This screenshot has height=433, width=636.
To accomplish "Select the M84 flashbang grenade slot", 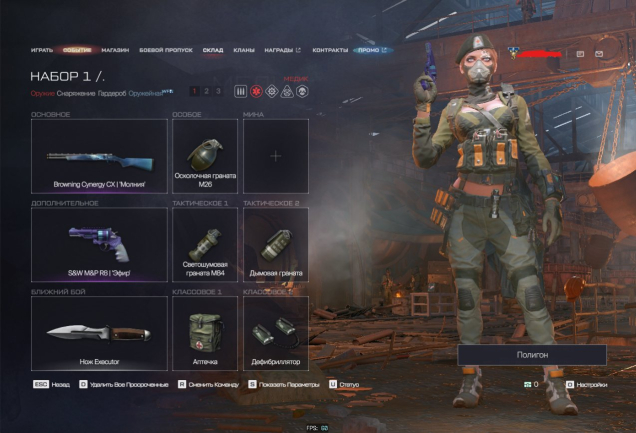I will pyautogui.click(x=205, y=244).
